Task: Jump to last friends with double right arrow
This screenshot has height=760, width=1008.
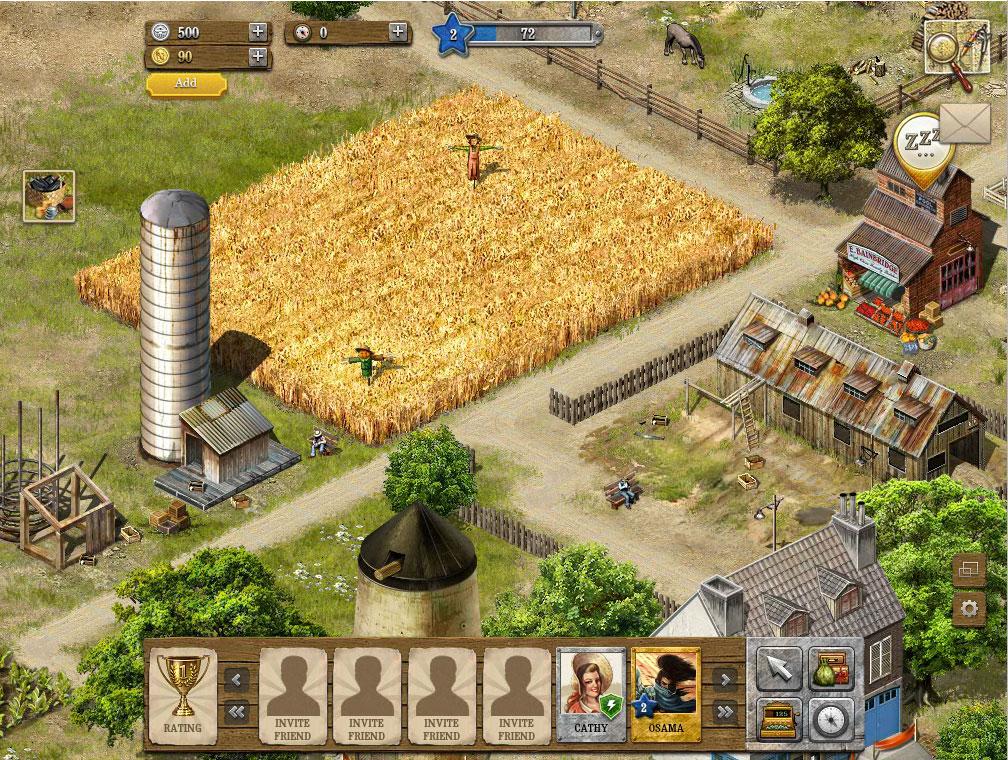Action: 725,712
